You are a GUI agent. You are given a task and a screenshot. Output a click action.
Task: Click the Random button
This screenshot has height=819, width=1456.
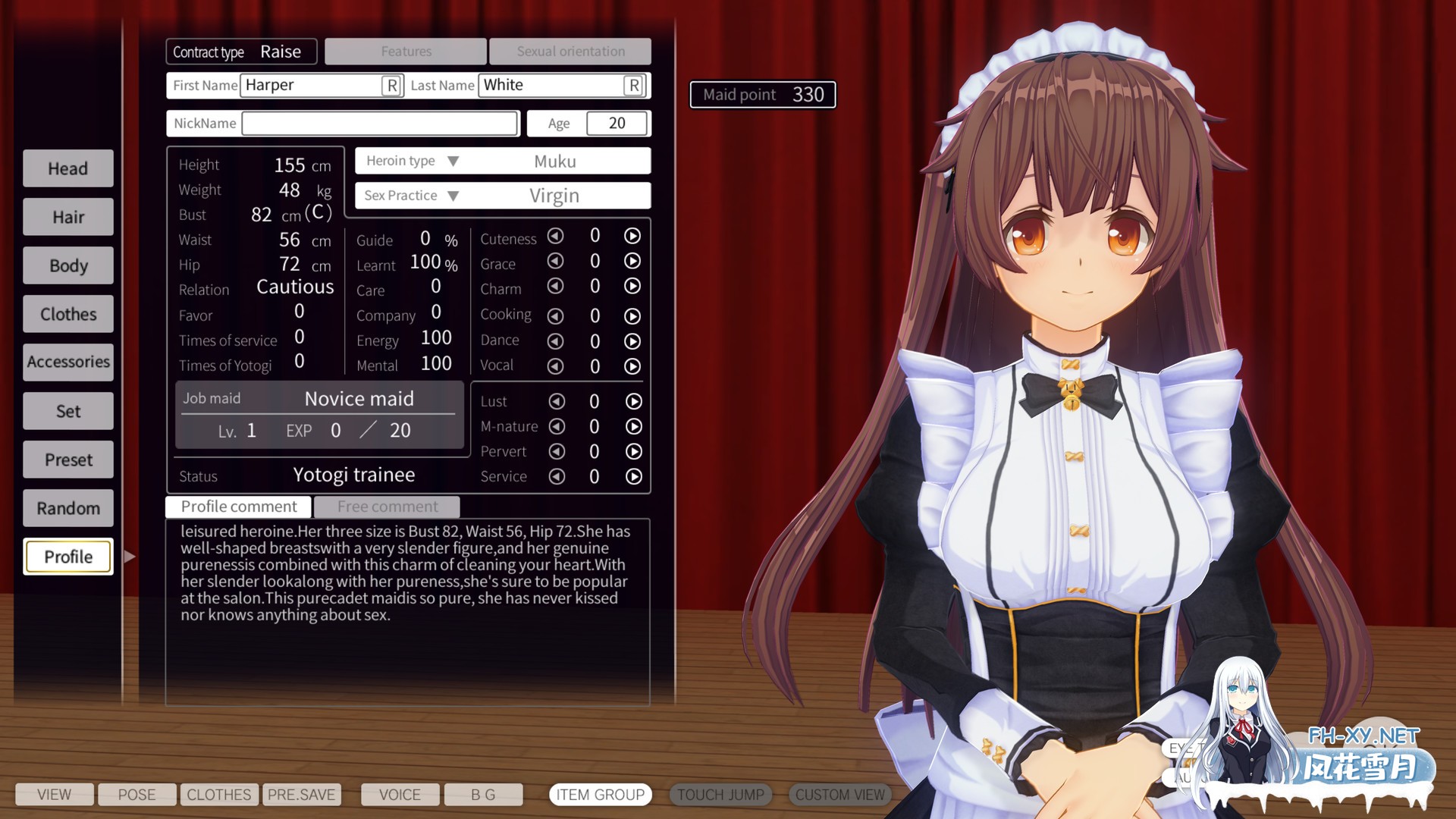68,508
